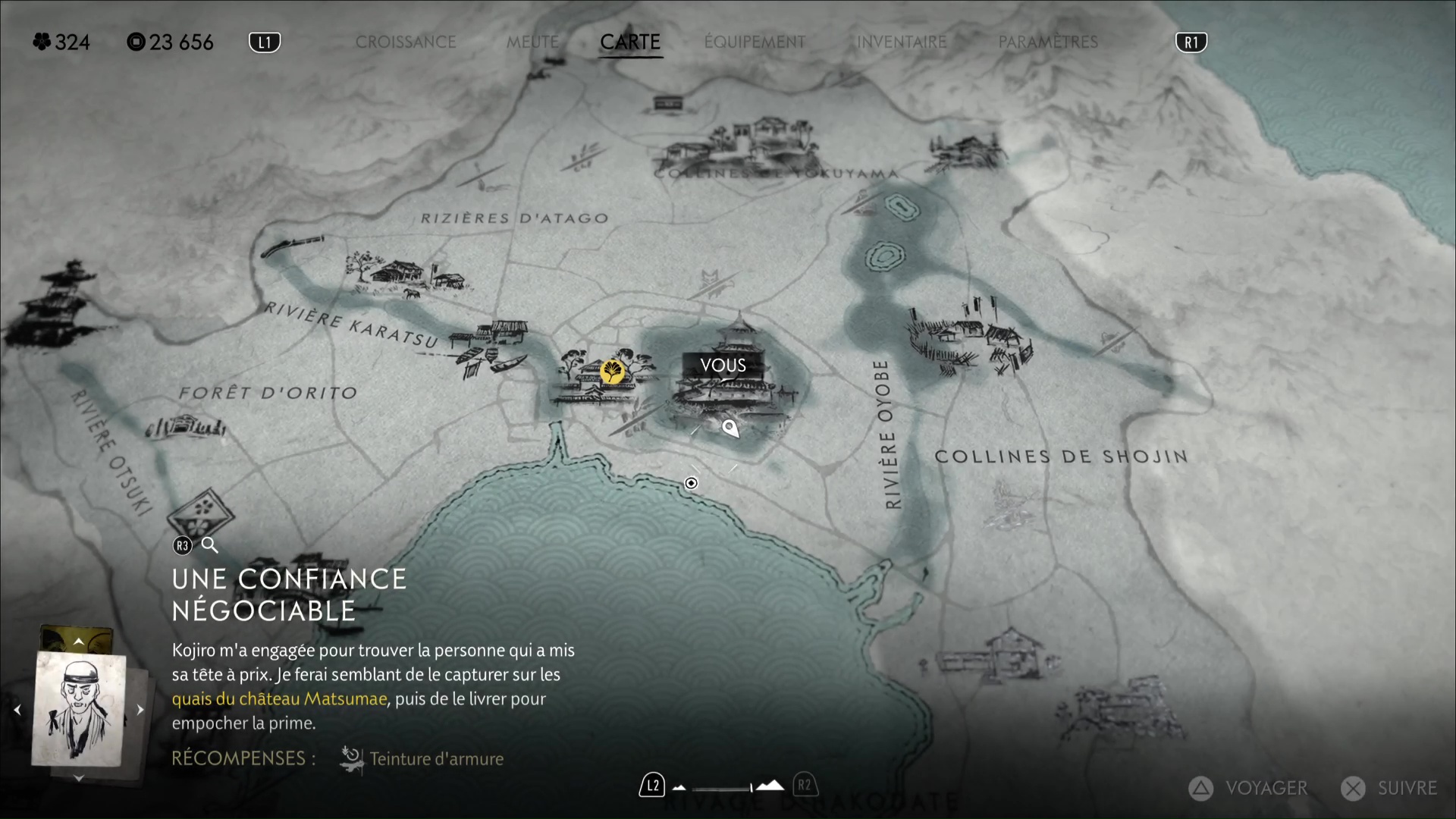Viewport: 1456px width, 819px height.
Task: Click the magnifier search icon
Action: pos(210,544)
